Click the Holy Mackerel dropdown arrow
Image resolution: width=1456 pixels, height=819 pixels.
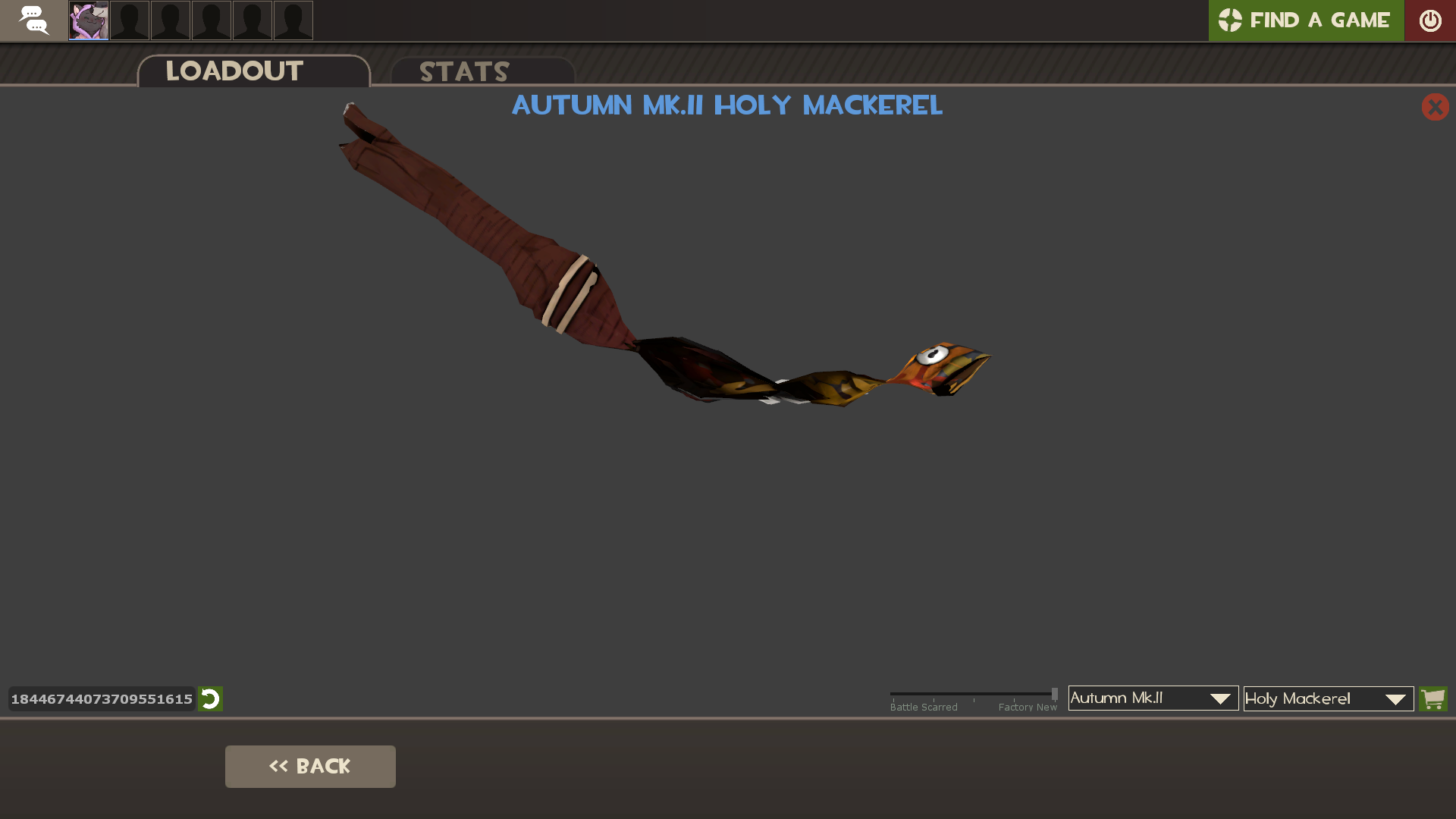click(1395, 698)
